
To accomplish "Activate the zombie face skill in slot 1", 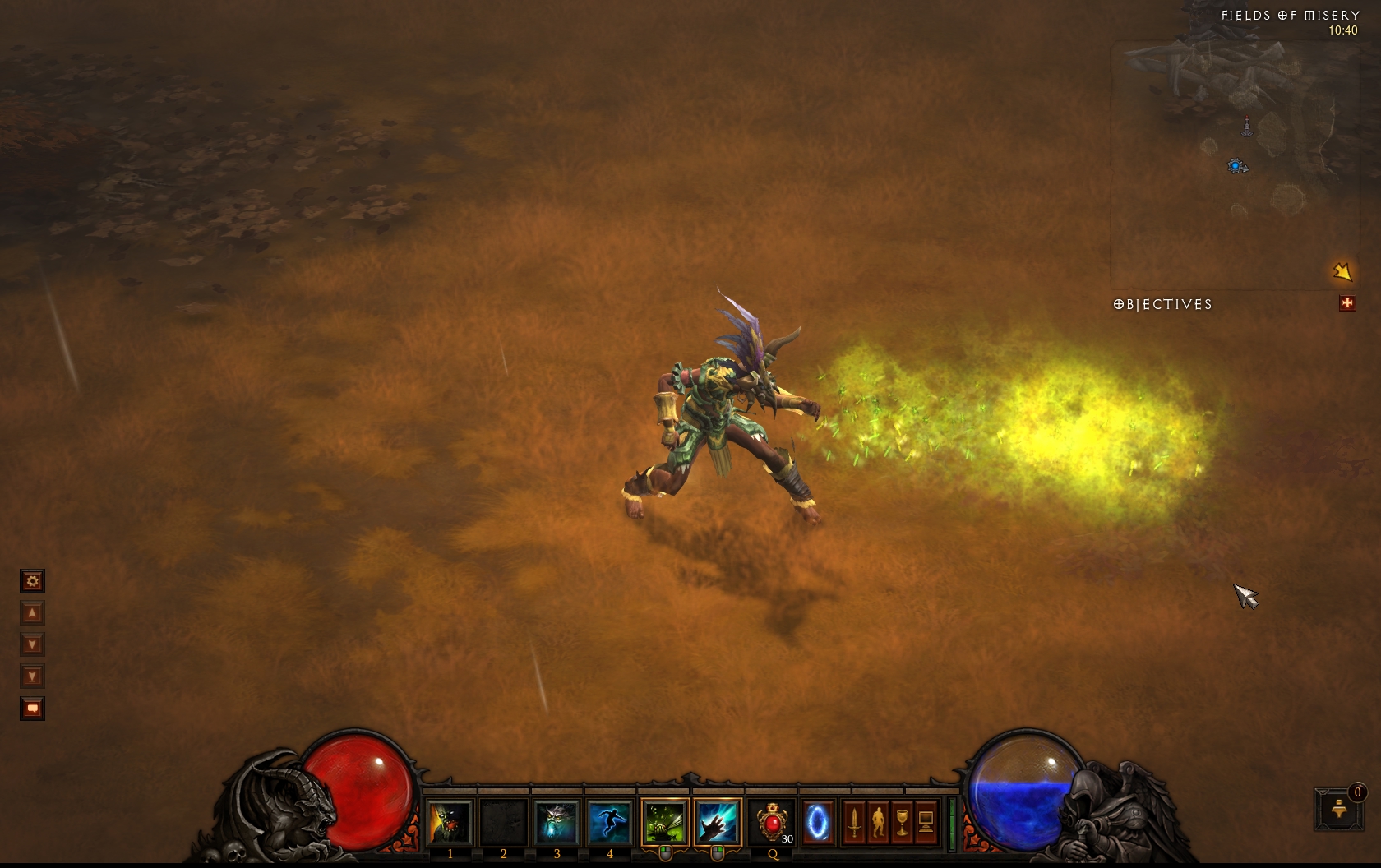I will click(x=450, y=822).
